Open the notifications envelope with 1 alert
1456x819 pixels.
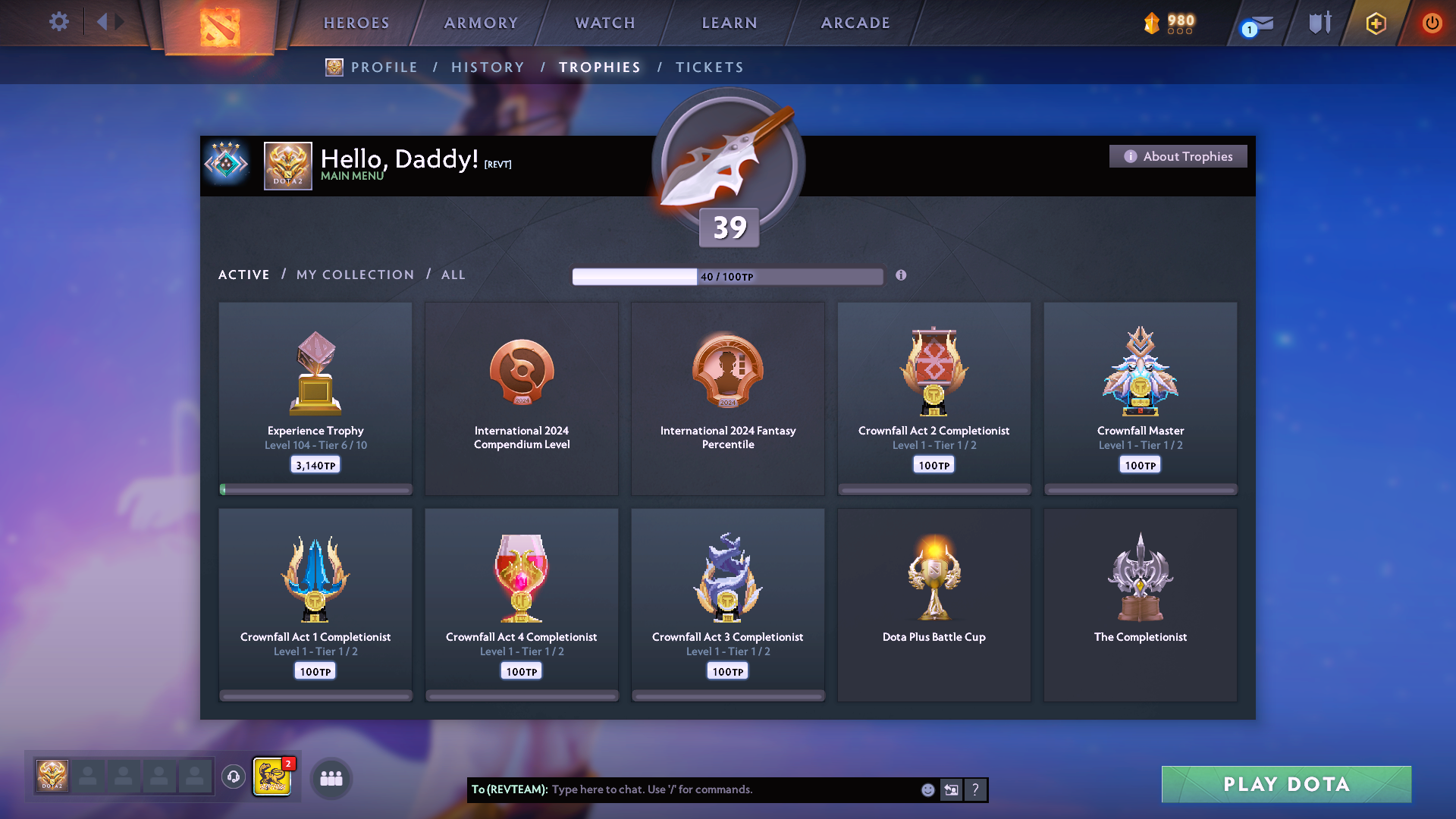click(1254, 23)
